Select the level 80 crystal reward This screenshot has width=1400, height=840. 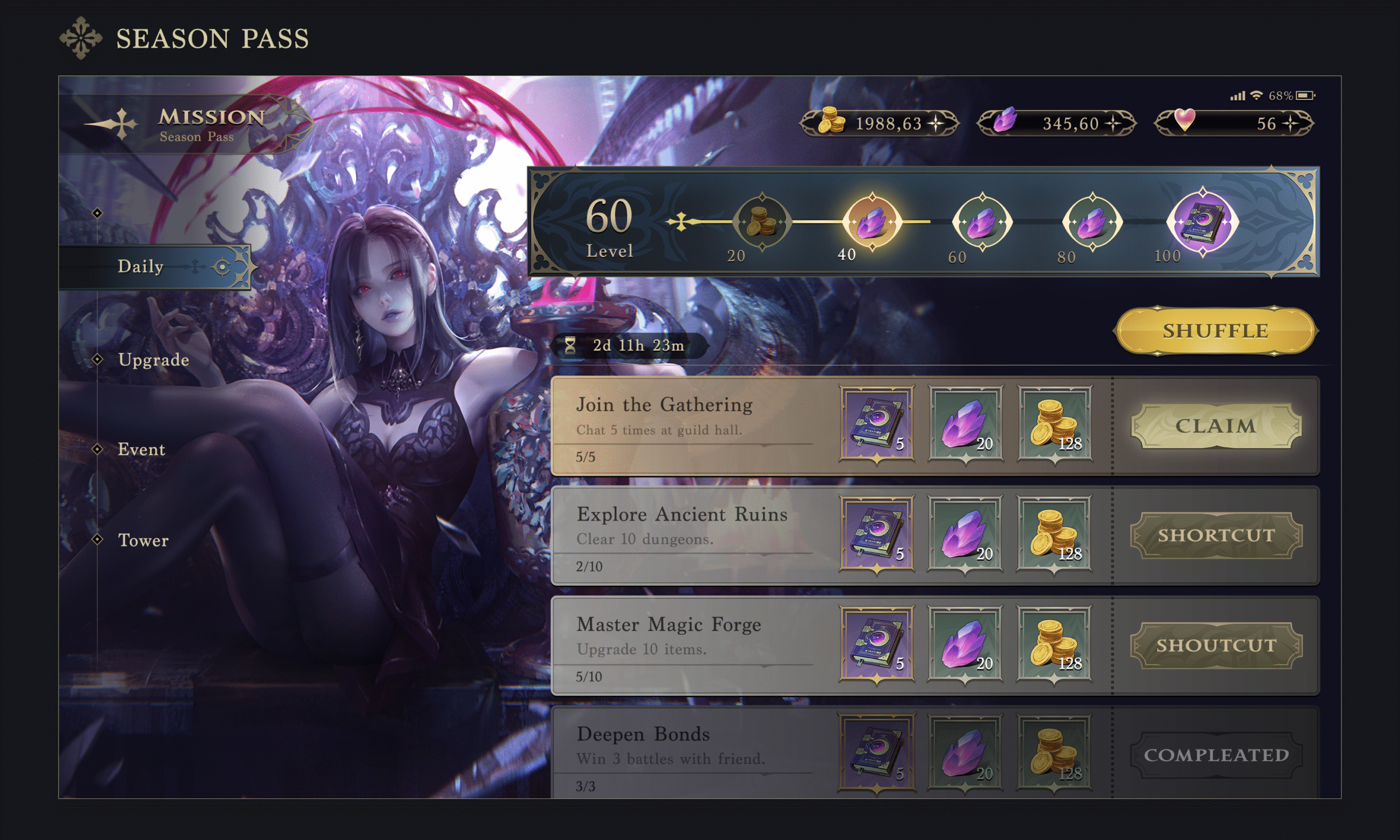(1092, 221)
